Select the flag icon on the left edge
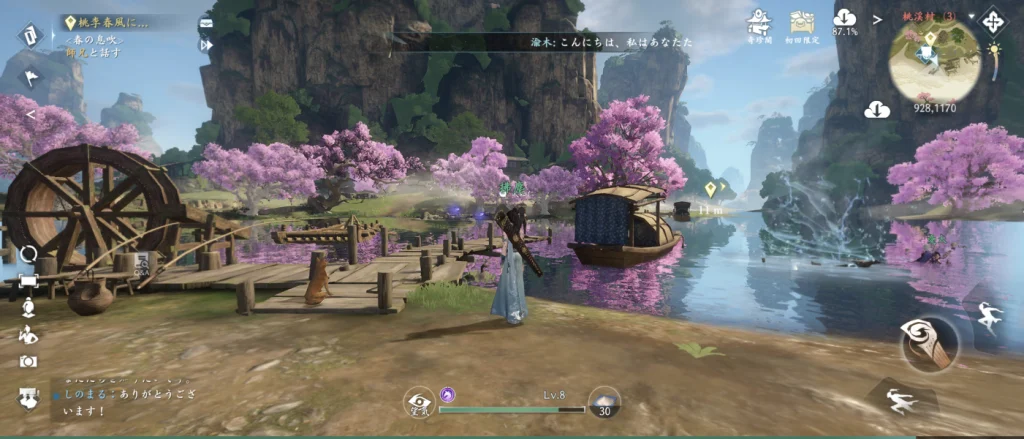Image resolution: width=1024 pixels, height=439 pixels. pos(30,77)
